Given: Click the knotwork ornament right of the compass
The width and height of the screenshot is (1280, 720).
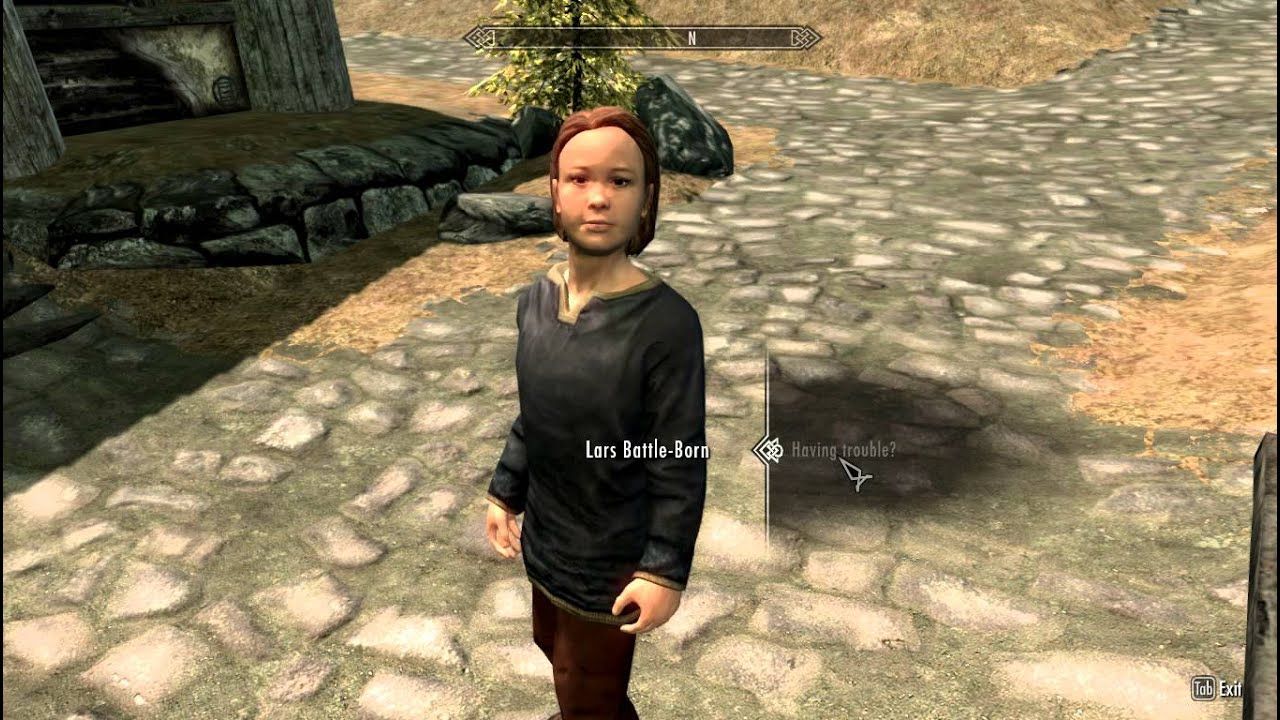Looking at the screenshot, I should [805, 38].
